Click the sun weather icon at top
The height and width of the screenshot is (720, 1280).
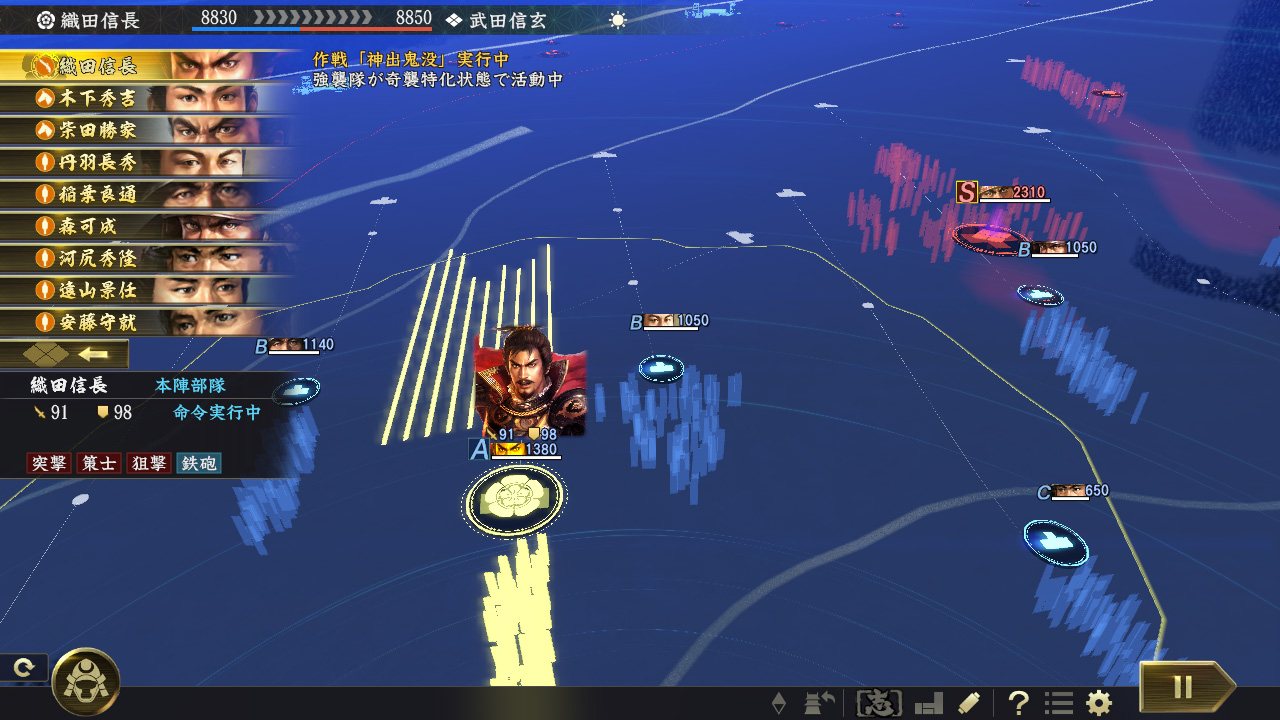[x=617, y=18]
